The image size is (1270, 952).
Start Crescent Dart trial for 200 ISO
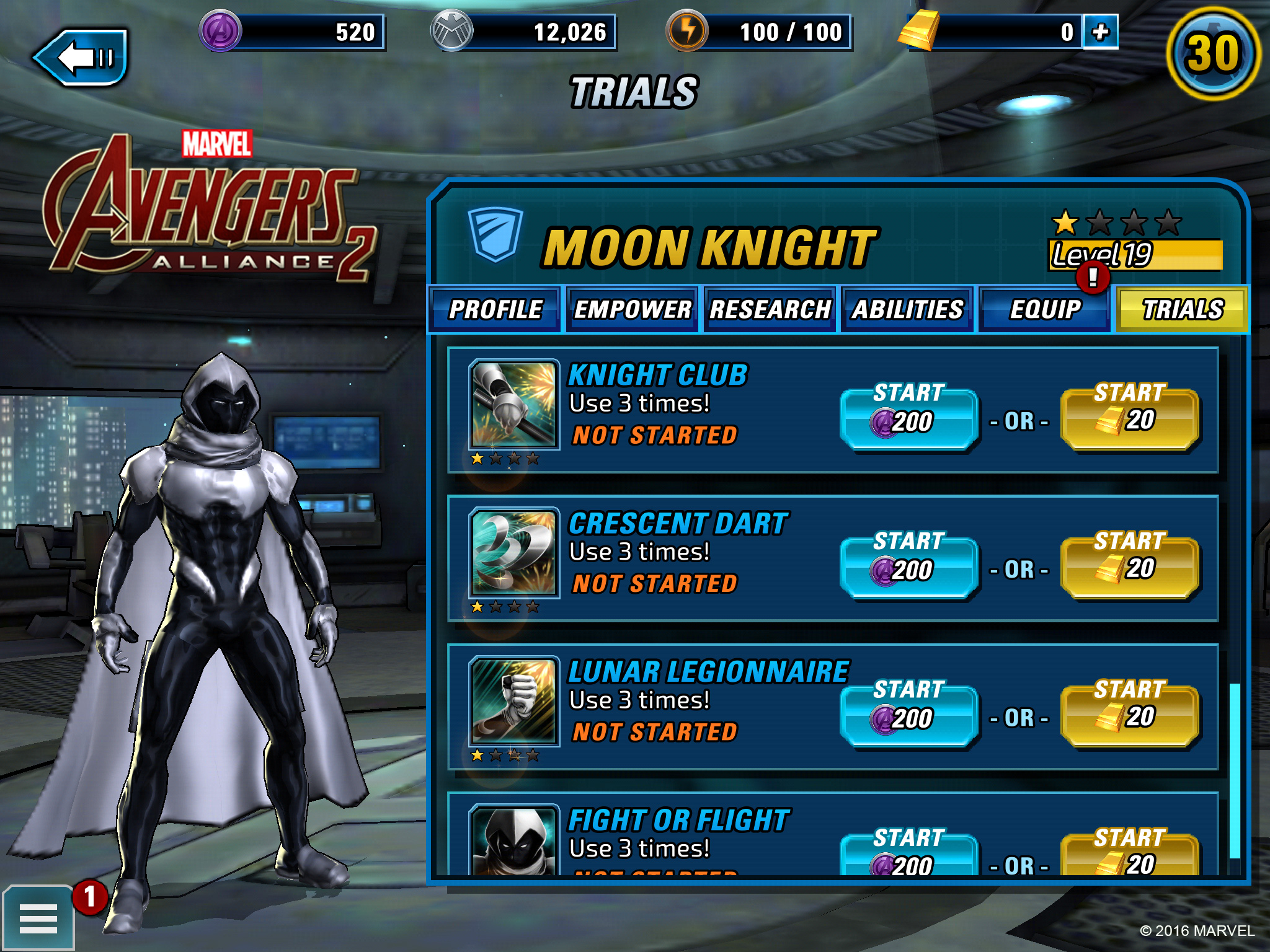(x=908, y=566)
